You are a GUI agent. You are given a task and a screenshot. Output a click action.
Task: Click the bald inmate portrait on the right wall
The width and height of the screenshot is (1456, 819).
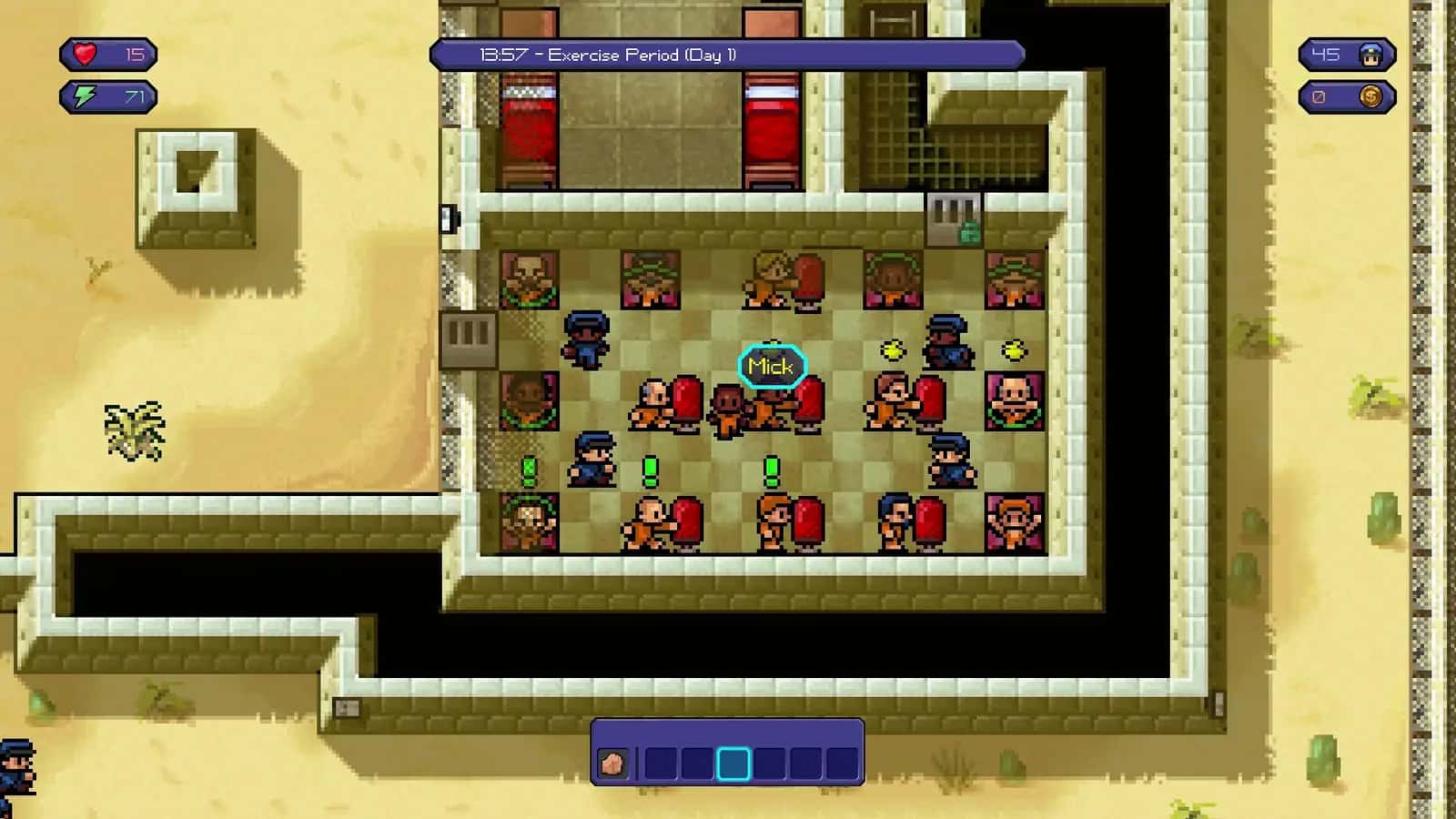click(x=1013, y=399)
